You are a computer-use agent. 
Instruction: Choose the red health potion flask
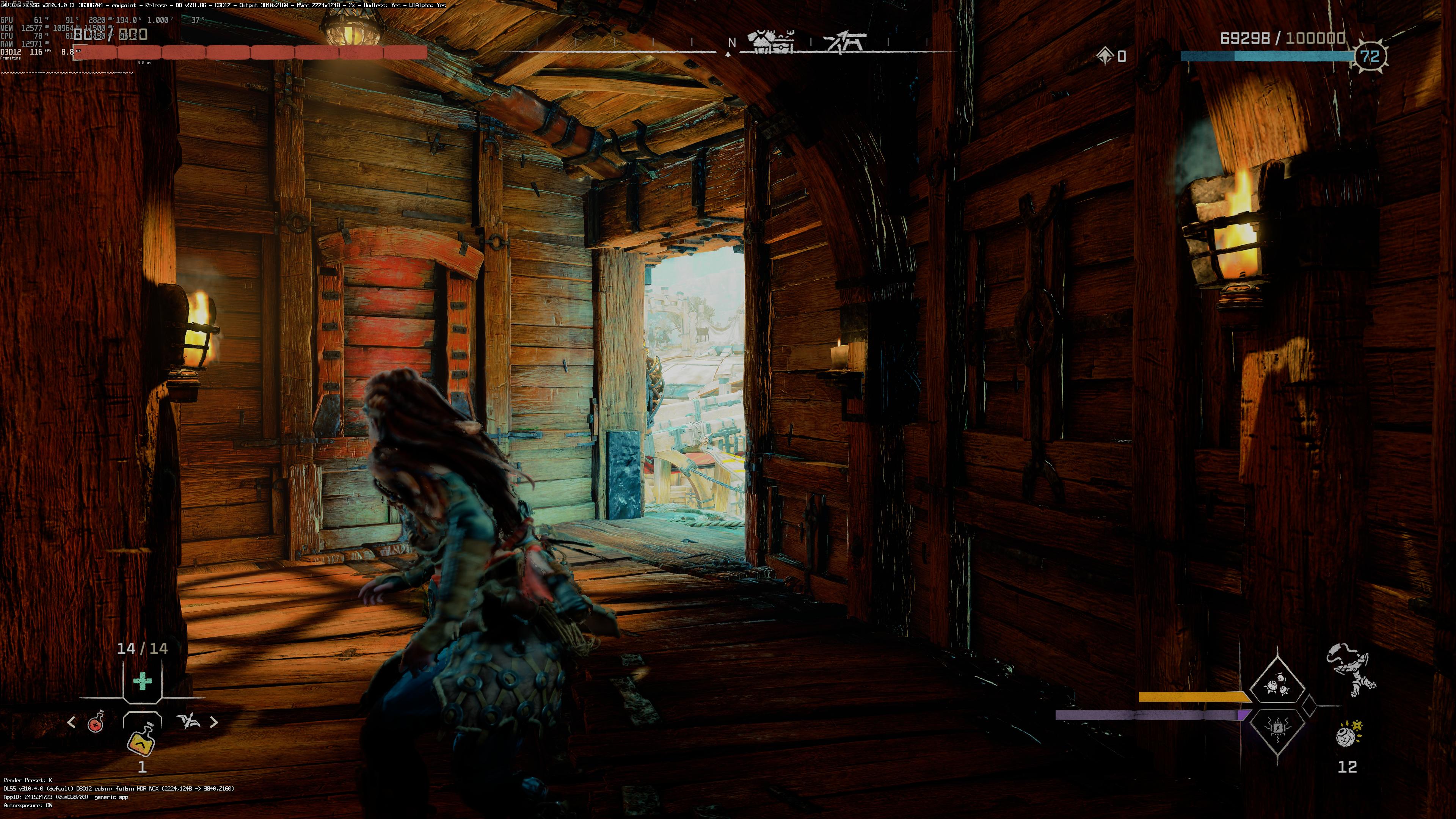[97, 722]
